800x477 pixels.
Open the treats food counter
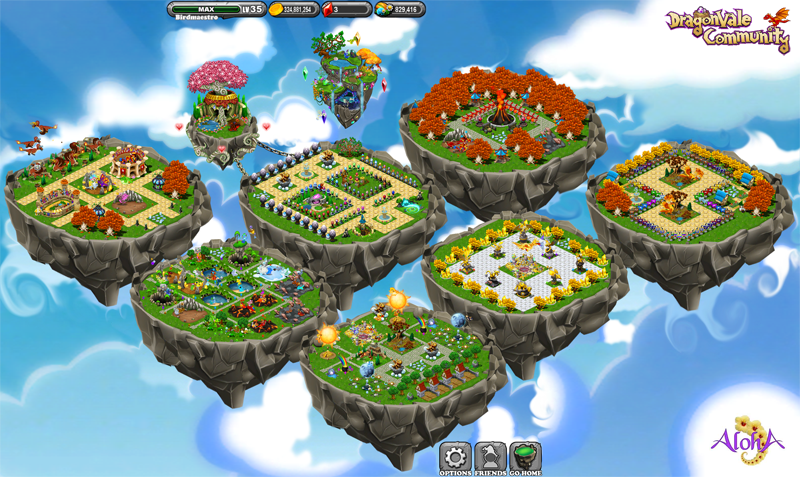402,9
